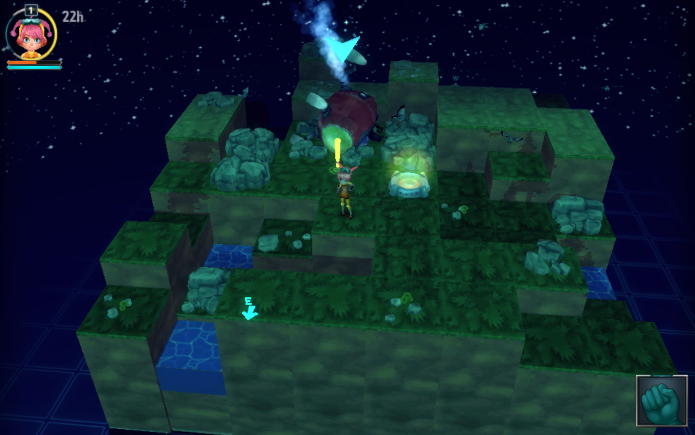Click the pink-haired character portrait
This screenshot has height=435, width=695.
(x=32, y=35)
